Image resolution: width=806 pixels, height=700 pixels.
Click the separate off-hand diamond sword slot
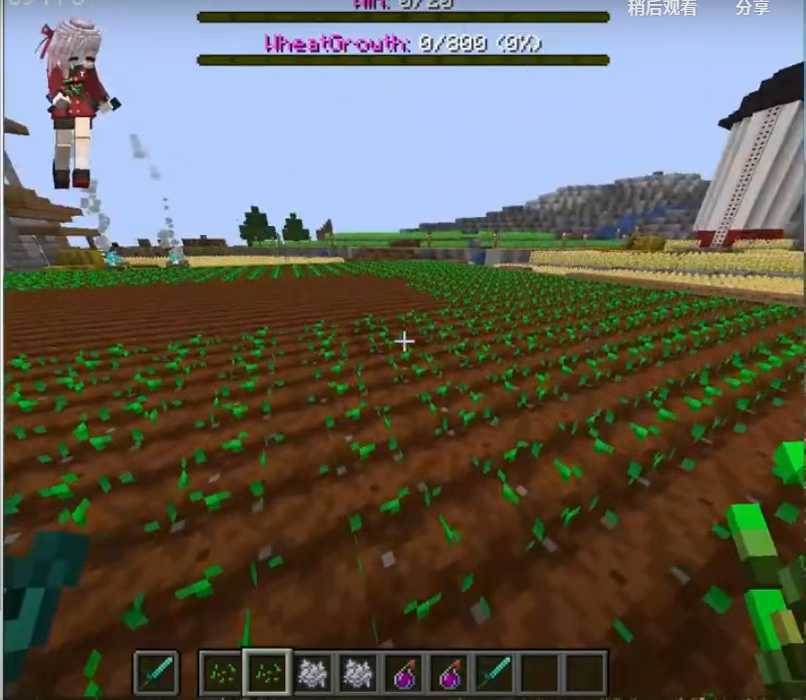tap(156, 672)
